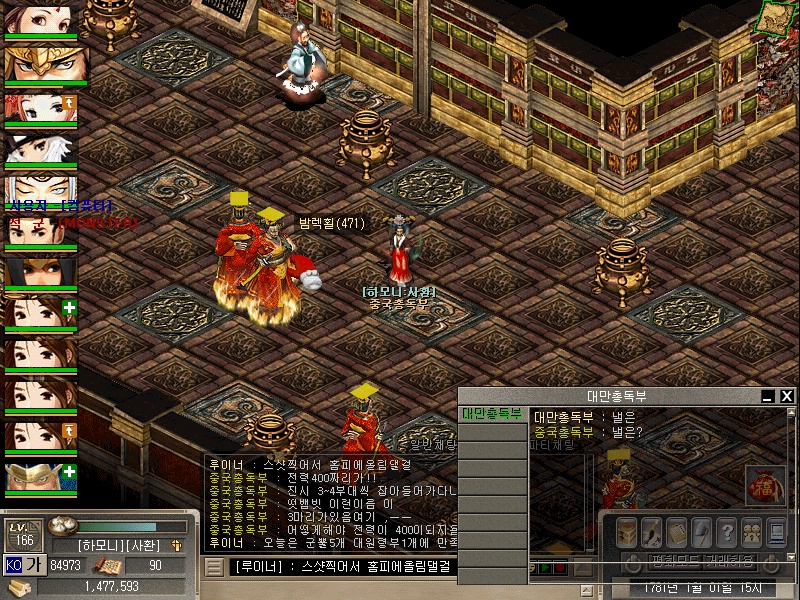
Task: Open the chat log list button
Action: click(x=214, y=567)
